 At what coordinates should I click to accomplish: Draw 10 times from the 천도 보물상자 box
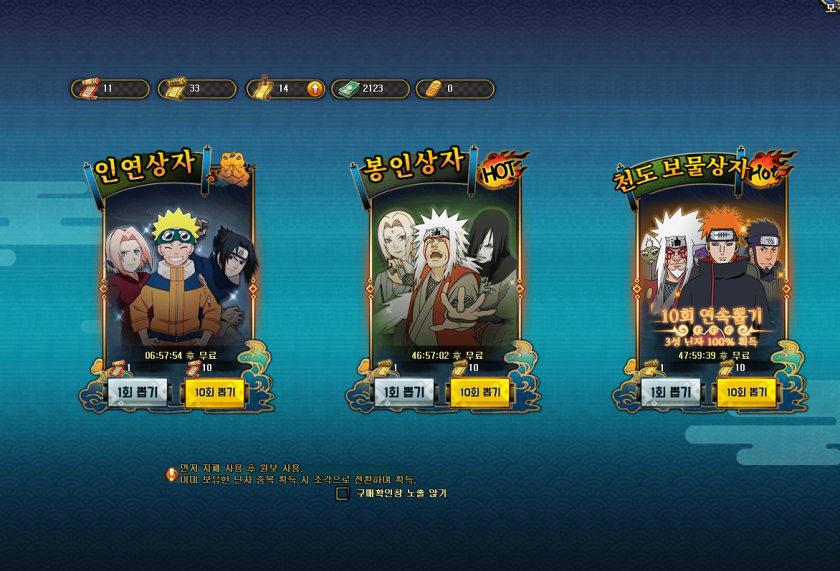746,392
